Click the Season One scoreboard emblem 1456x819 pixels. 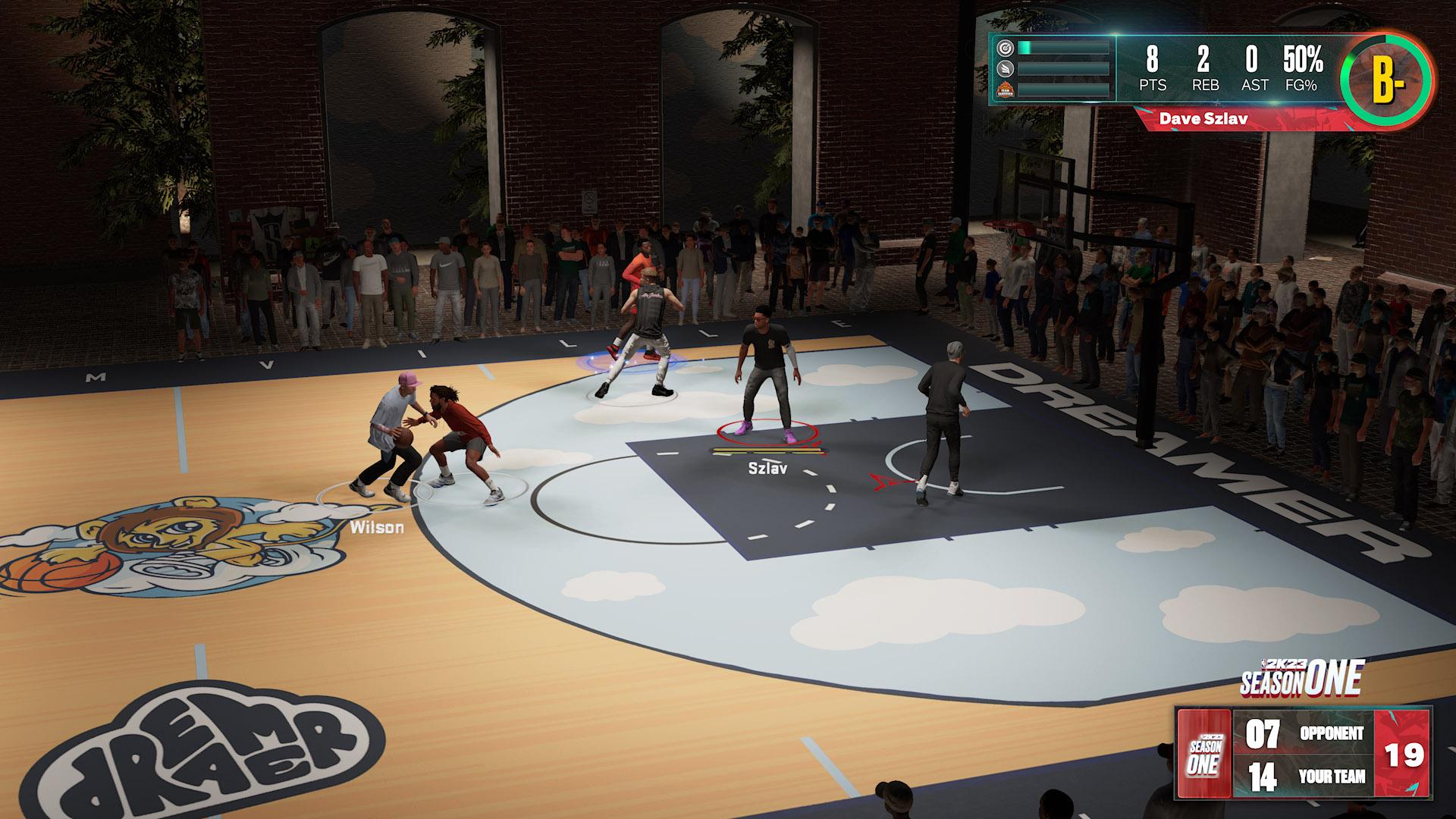1203,755
